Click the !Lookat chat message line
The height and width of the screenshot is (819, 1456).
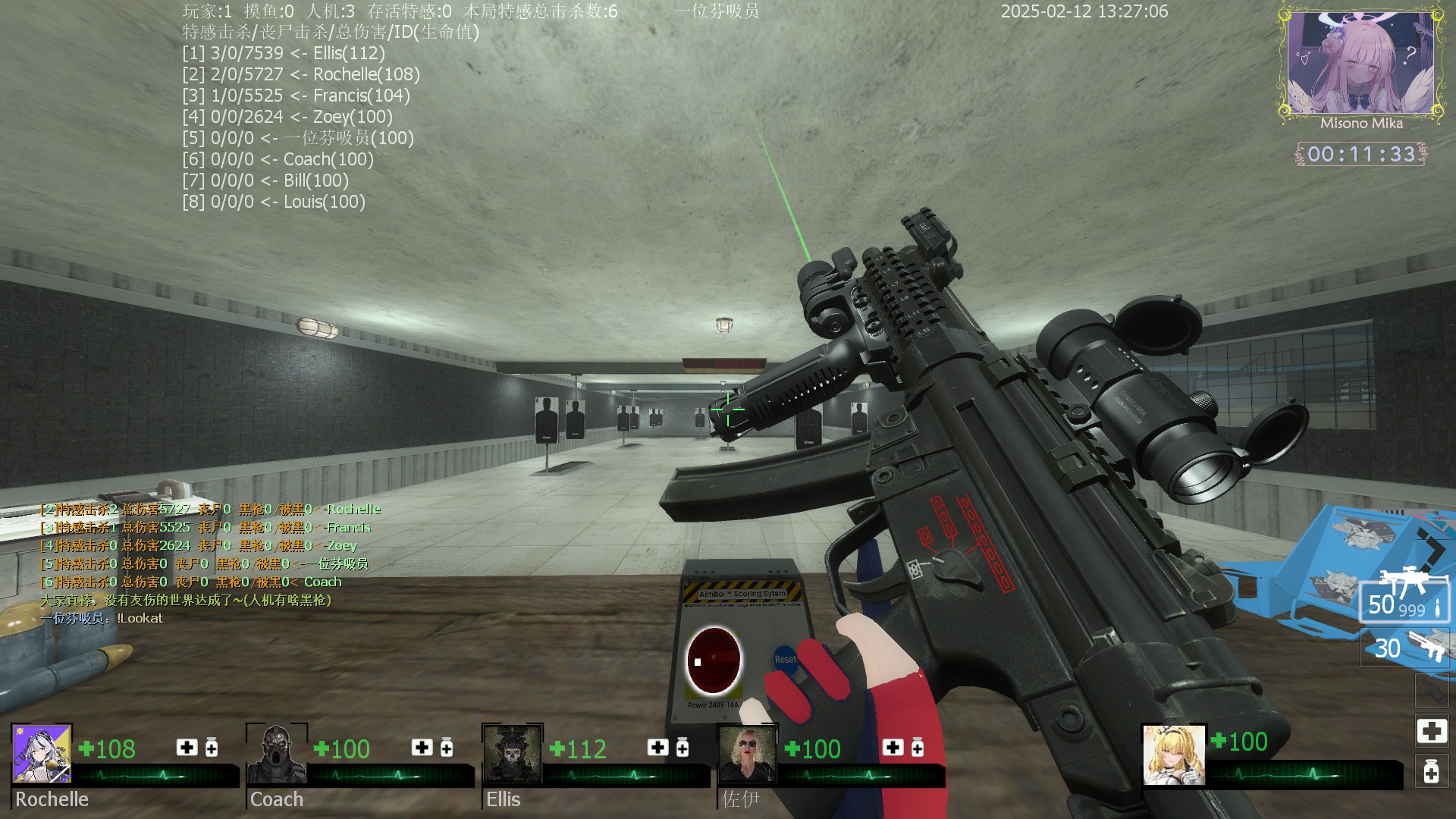click(x=102, y=618)
